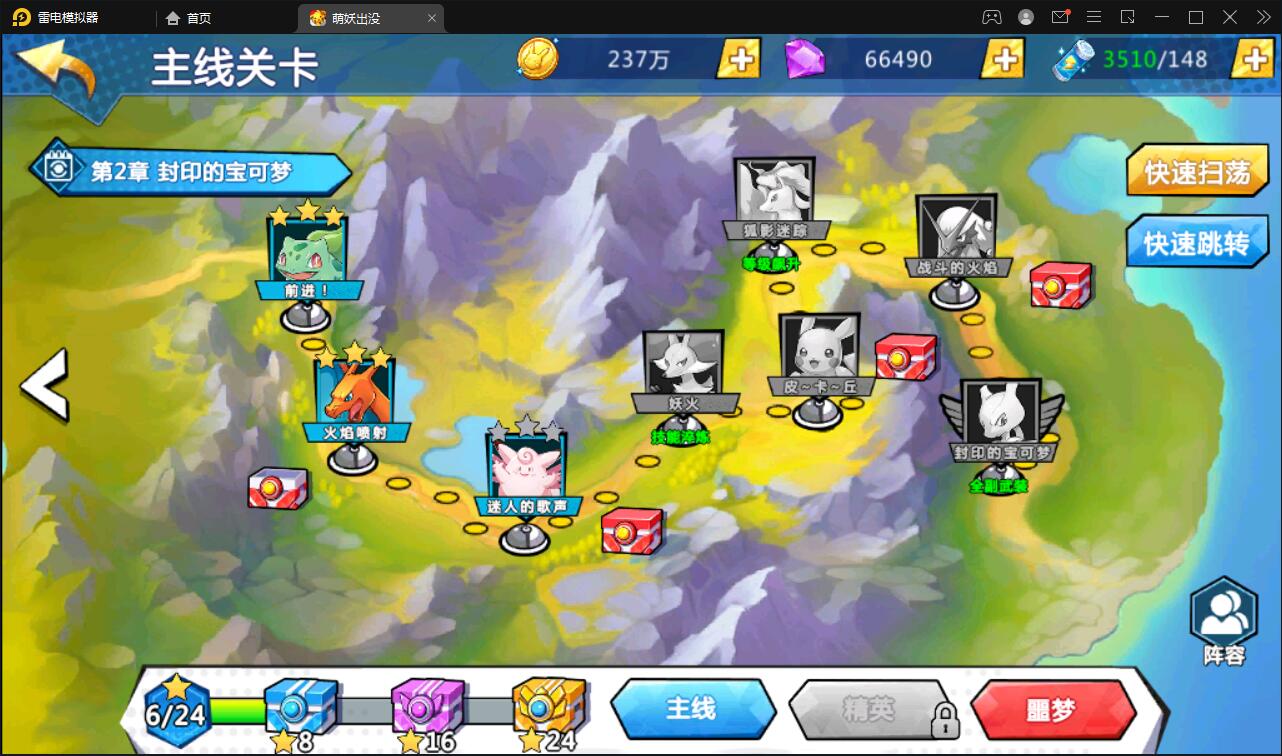Claim the 8-star blue reward chest
This screenshot has height=756, width=1282.
[300, 708]
